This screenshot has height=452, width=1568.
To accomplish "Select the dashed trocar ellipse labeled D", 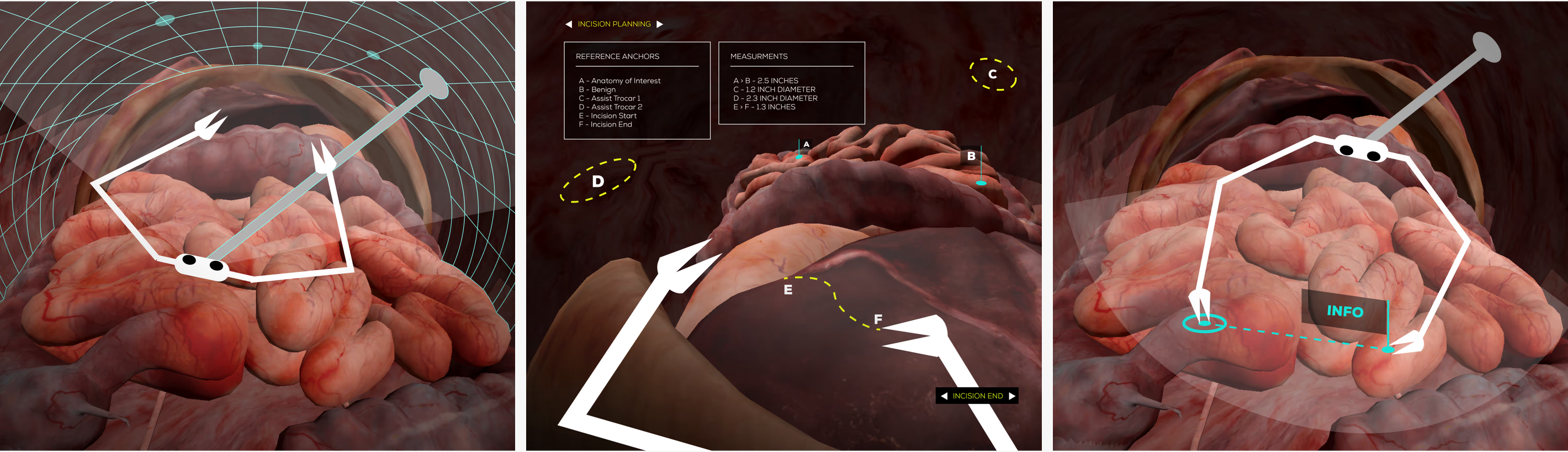I will coord(598,181).
